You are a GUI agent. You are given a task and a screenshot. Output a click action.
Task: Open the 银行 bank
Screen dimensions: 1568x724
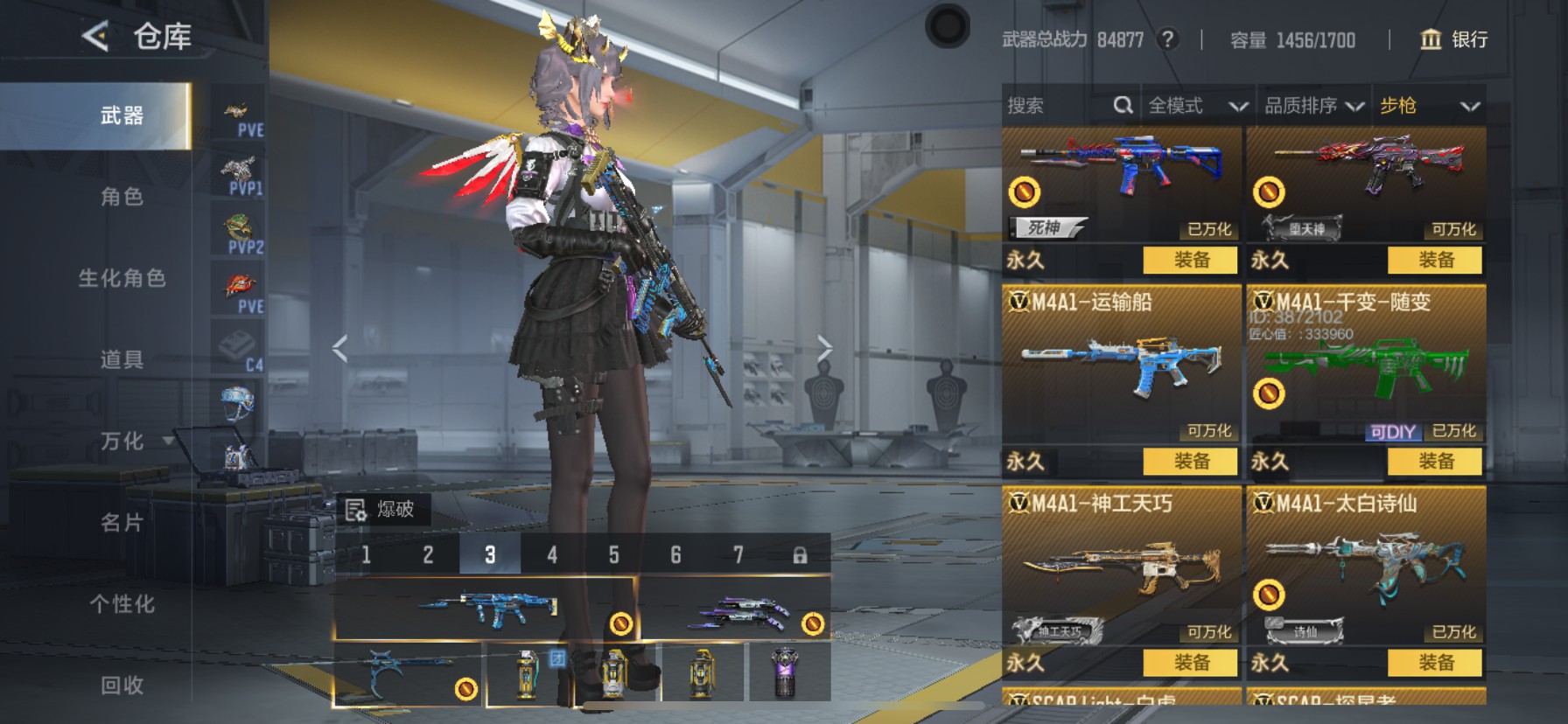[x=1453, y=39]
